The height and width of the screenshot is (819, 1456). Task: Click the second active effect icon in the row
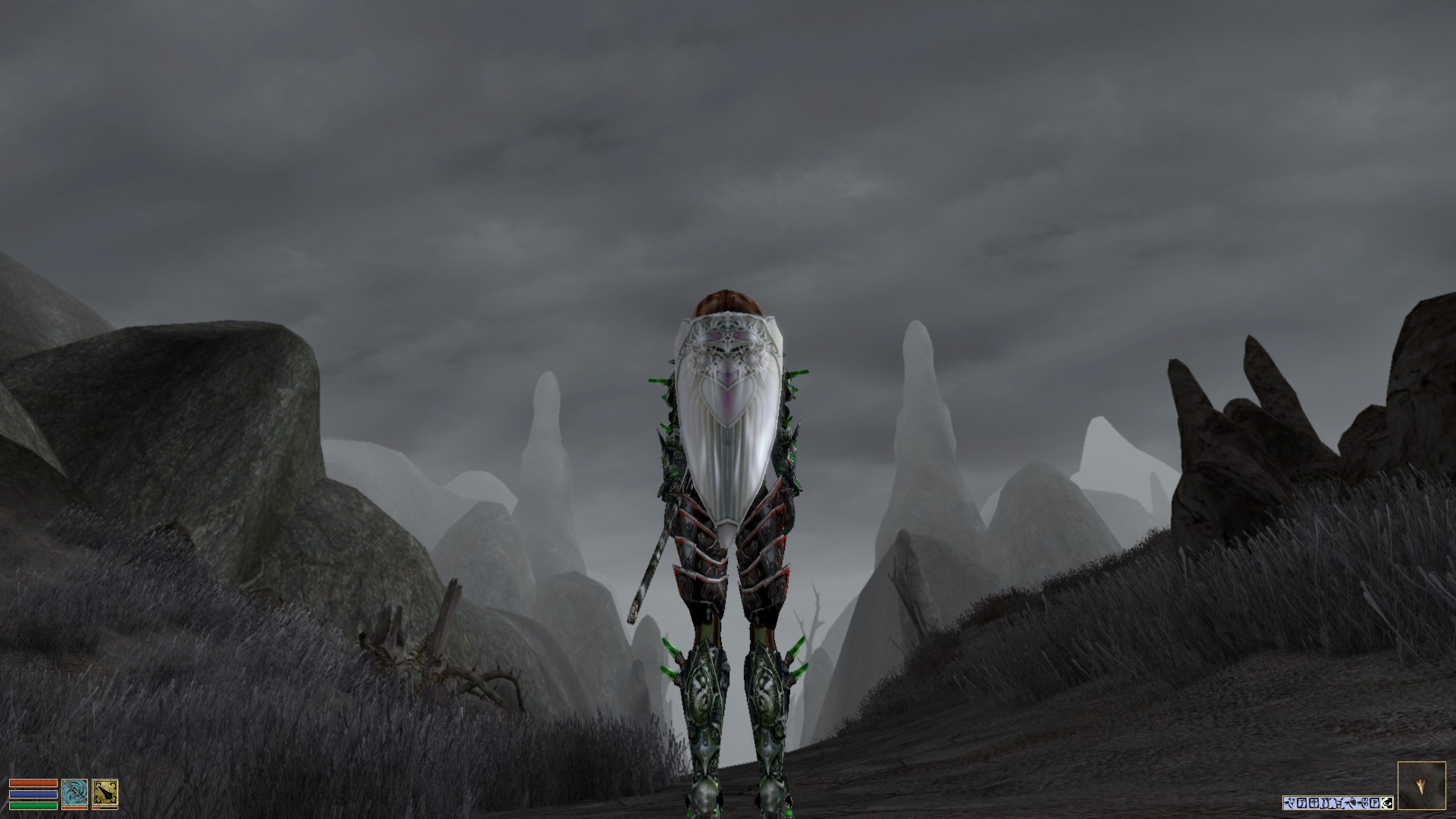click(1301, 803)
